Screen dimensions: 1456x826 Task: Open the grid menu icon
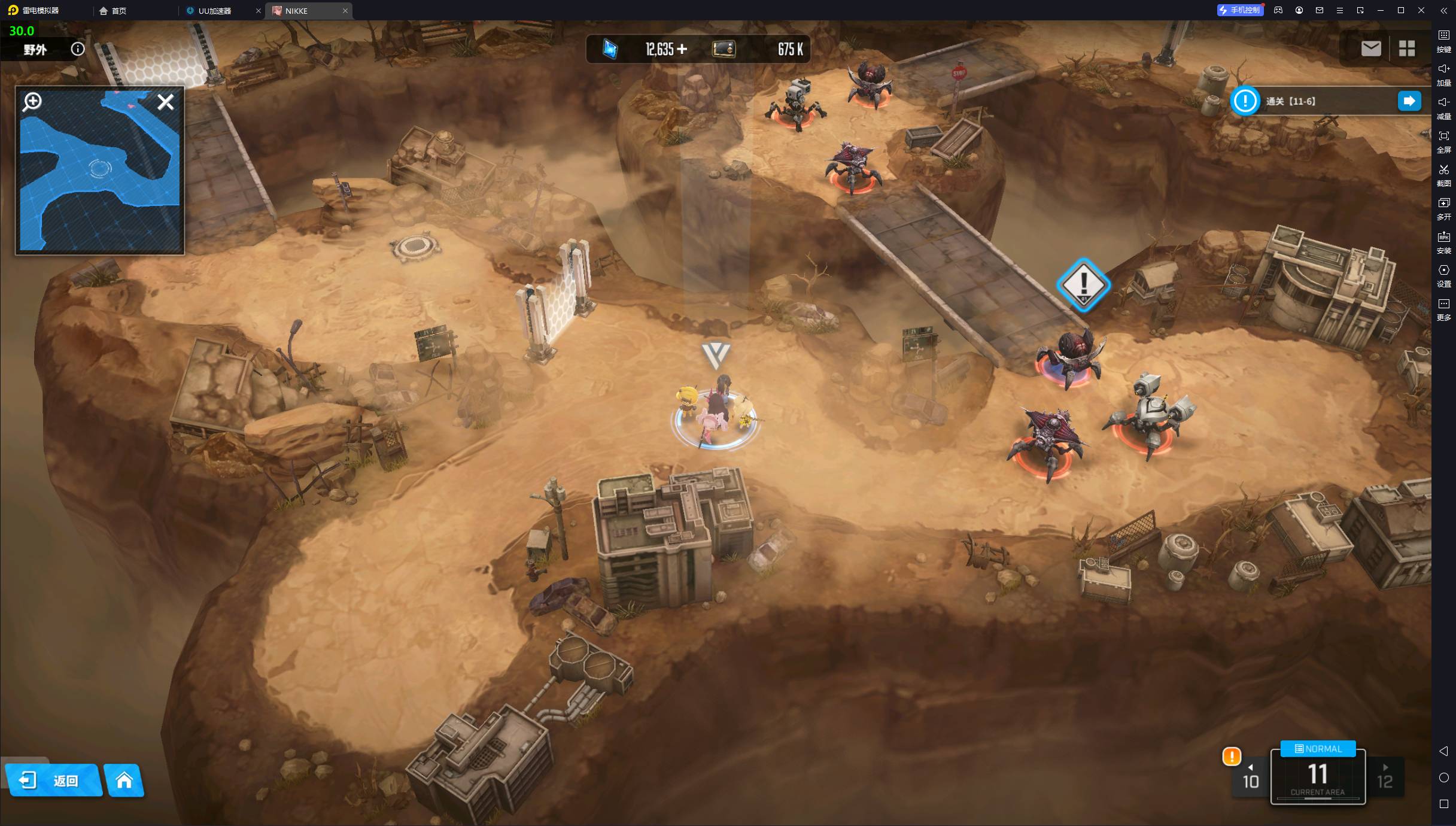click(x=1406, y=48)
